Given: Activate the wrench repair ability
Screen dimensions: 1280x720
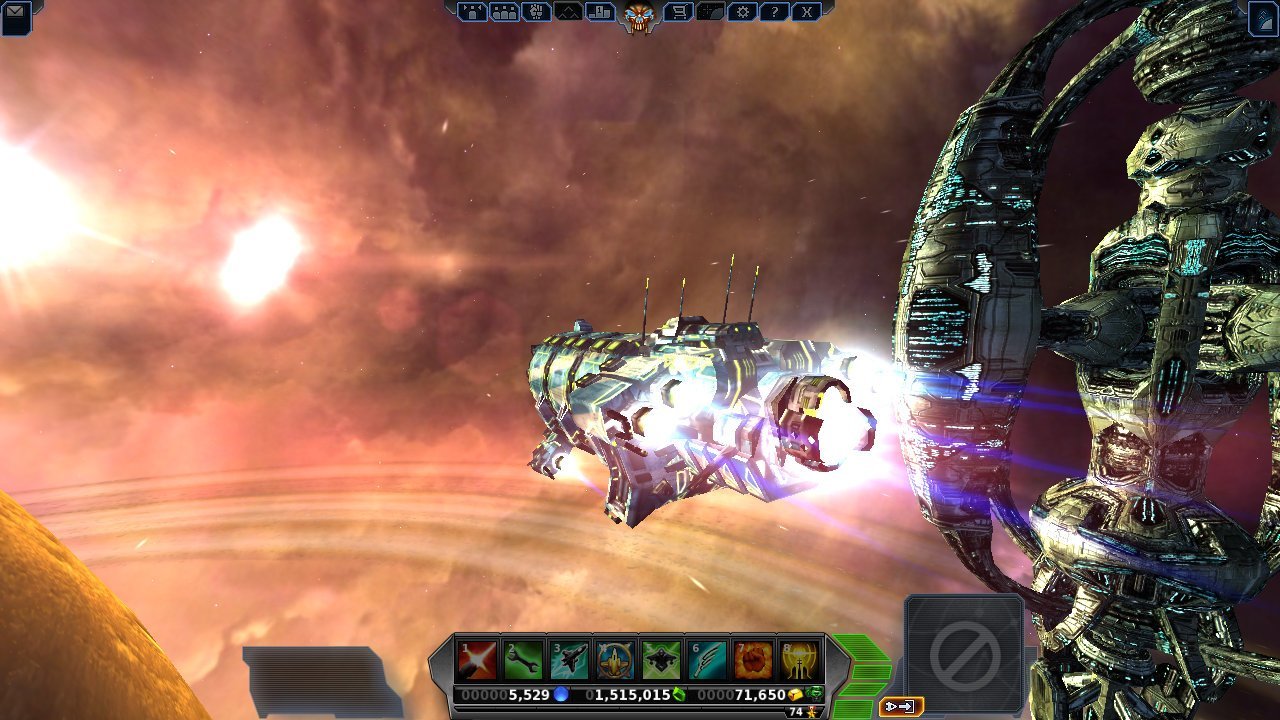Looking at the screenshot, I should click(x=523, y=660).
